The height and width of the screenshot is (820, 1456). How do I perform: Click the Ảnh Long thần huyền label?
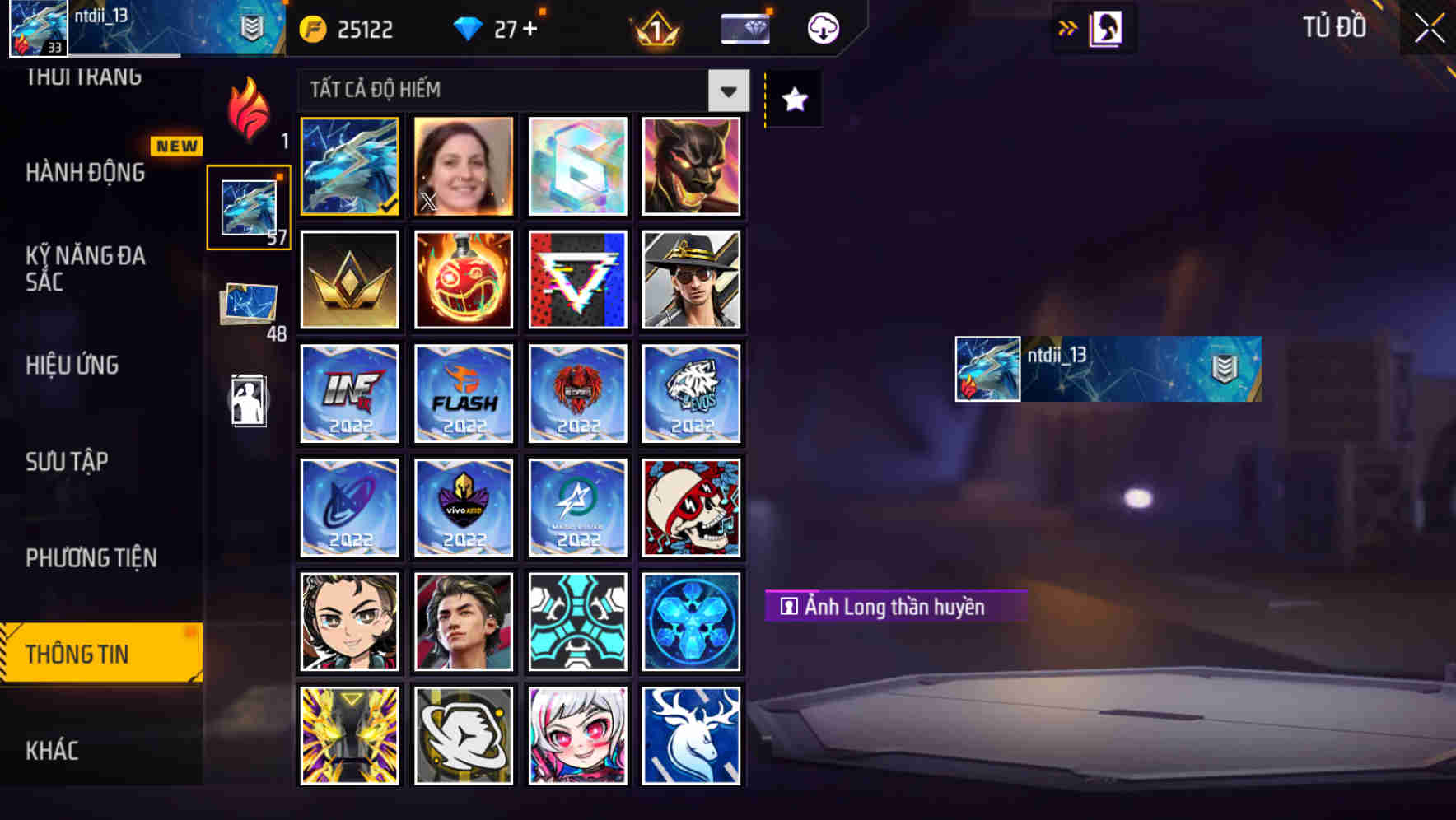click(896, 605)
